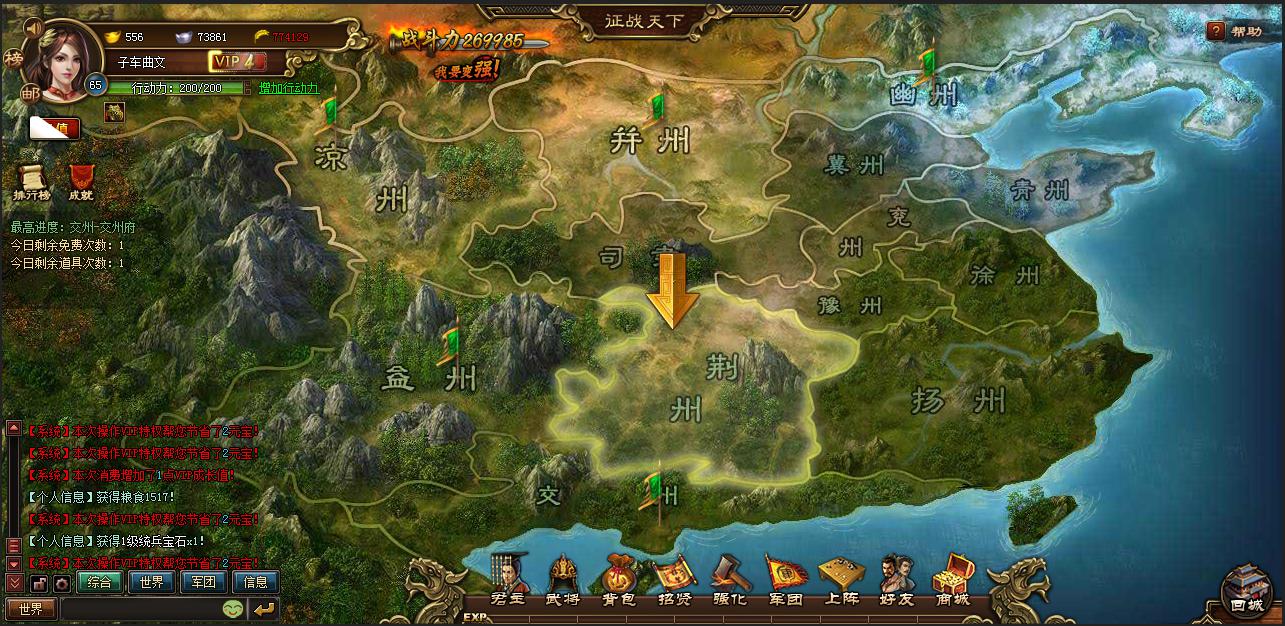This screenshot has height=626, width=1285.
Task: Open the VIP 4 badge
Action: click(232, 62)
